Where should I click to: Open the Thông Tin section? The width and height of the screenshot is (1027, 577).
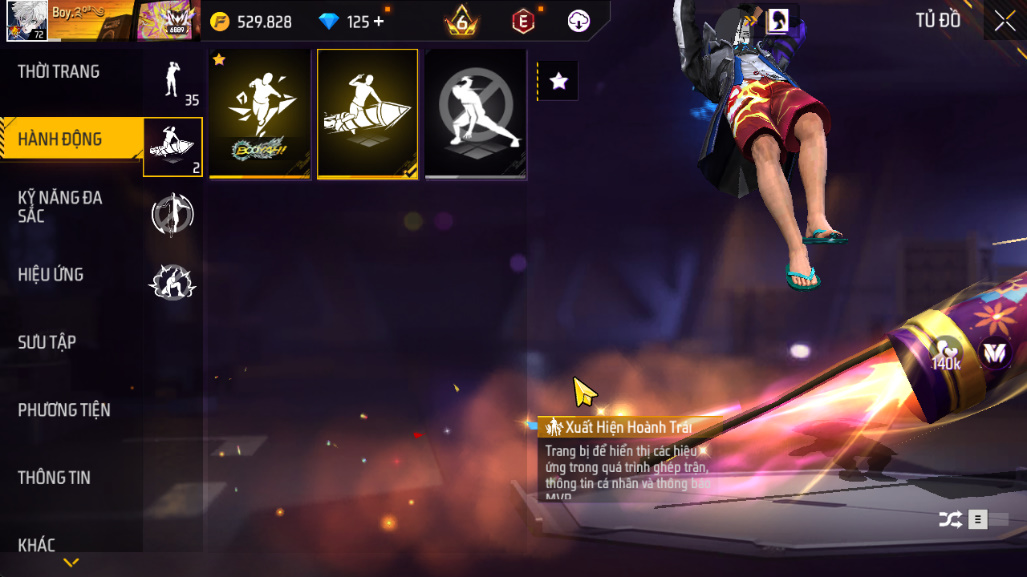tap(54, 478)
